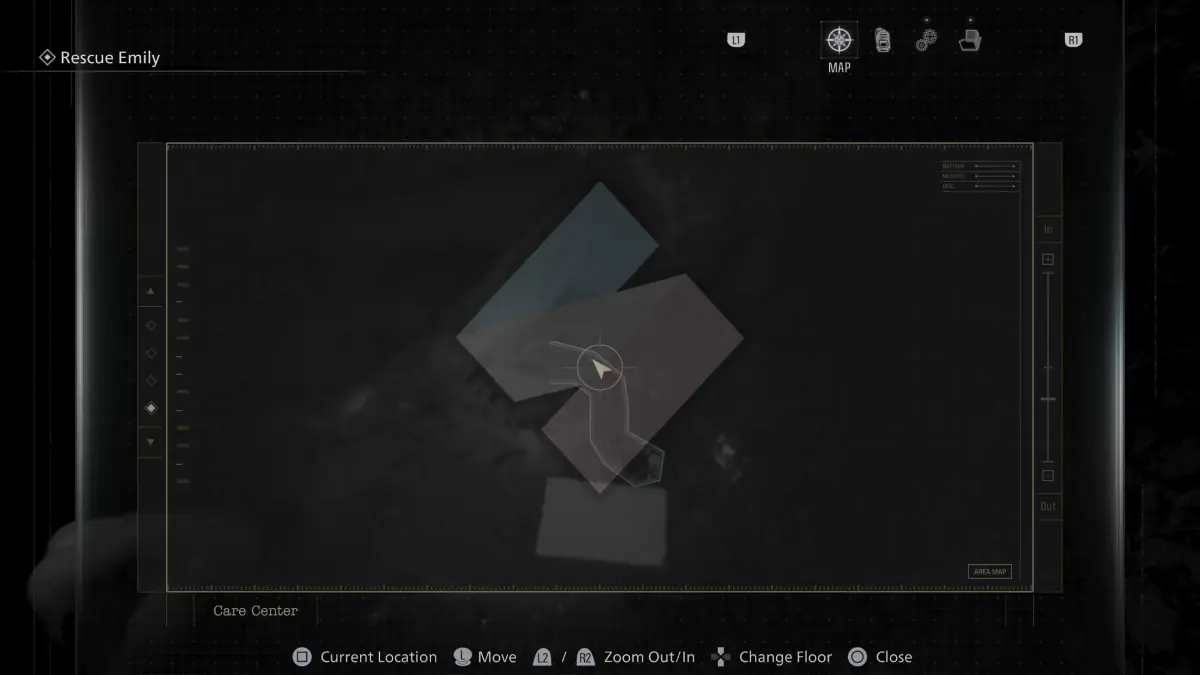
Task: Select the Rescue Emily objective tracker
Action: pos(100,58)
